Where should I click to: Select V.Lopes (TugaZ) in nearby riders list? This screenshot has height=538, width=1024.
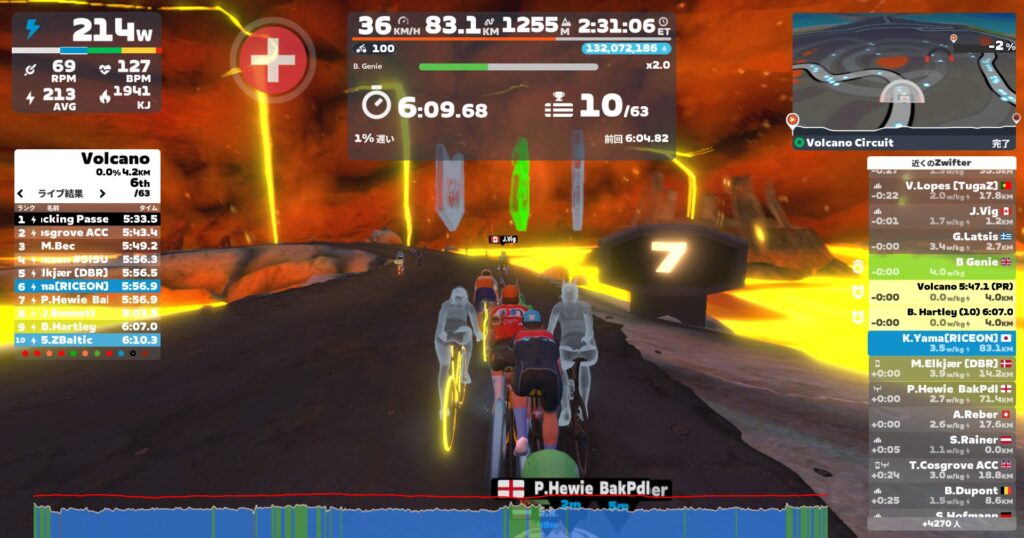(x=941, y=191)
